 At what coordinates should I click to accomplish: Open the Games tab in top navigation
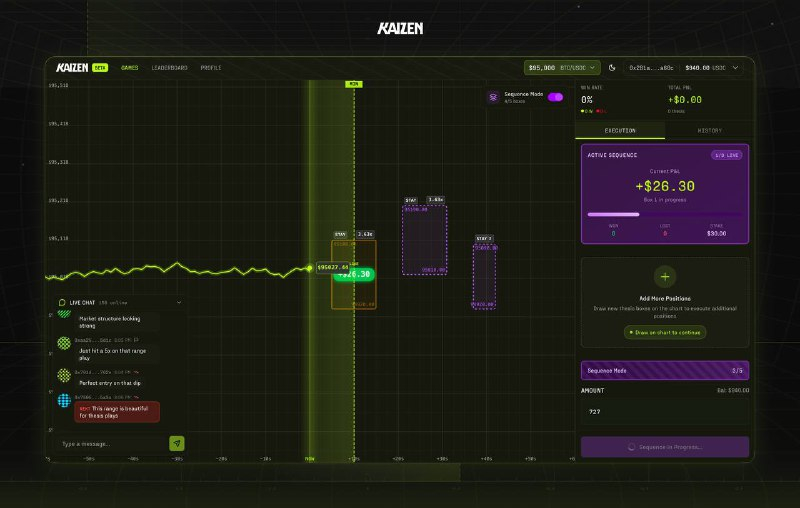pyautogui.click(x=130, y=68)
